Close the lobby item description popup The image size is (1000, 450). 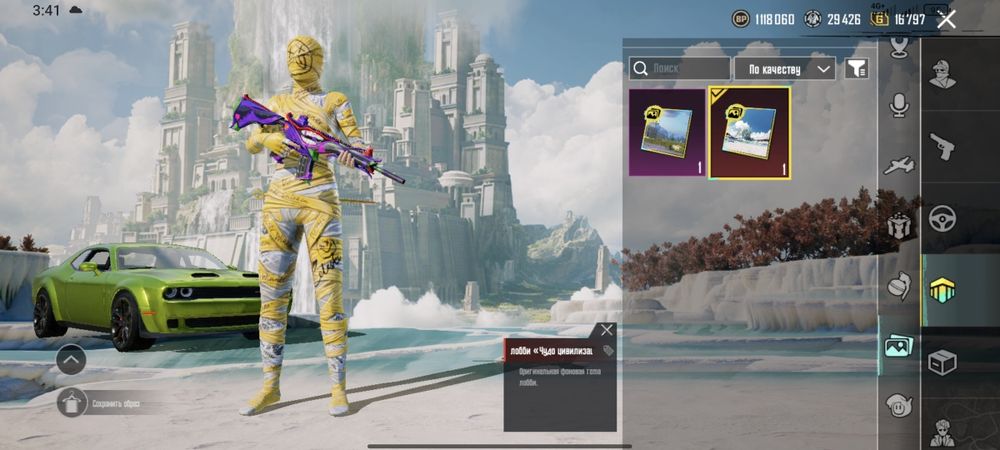coord(606,330)
